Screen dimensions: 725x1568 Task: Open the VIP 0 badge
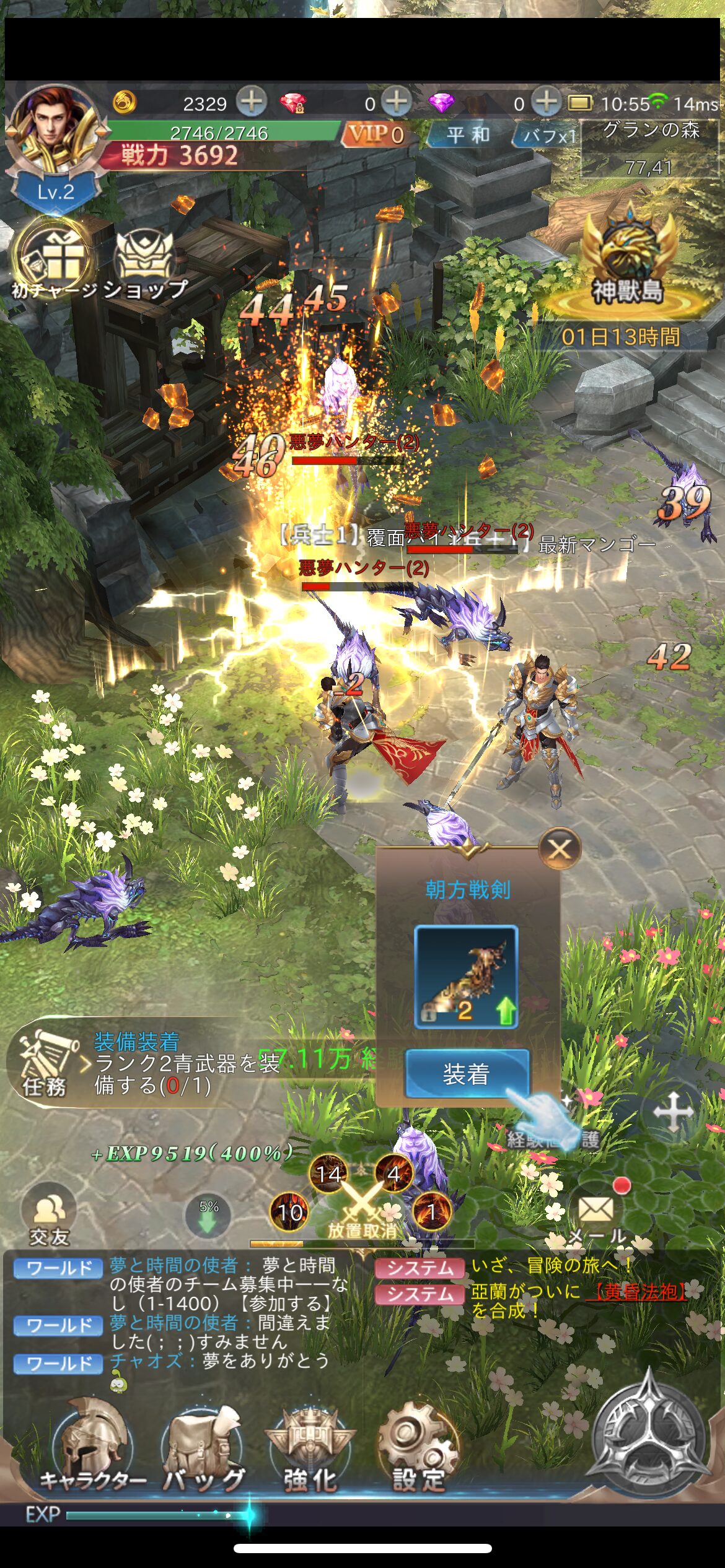coord(376,134)
